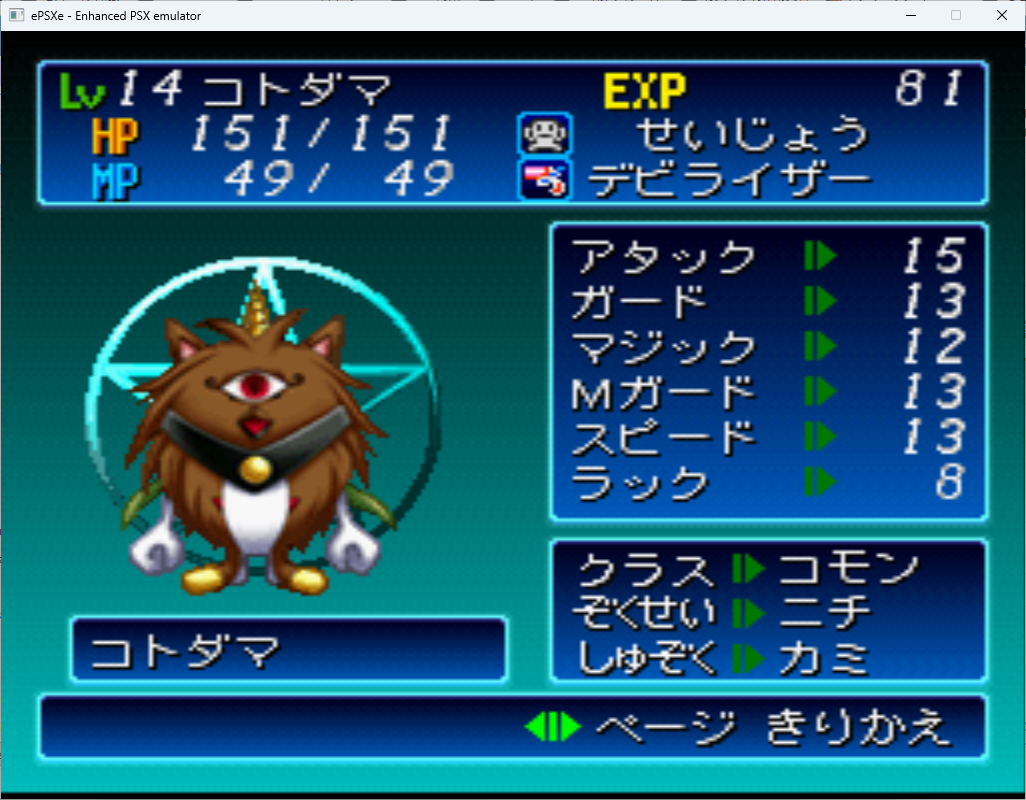Minimize the ePSXe window

(910, 15)
